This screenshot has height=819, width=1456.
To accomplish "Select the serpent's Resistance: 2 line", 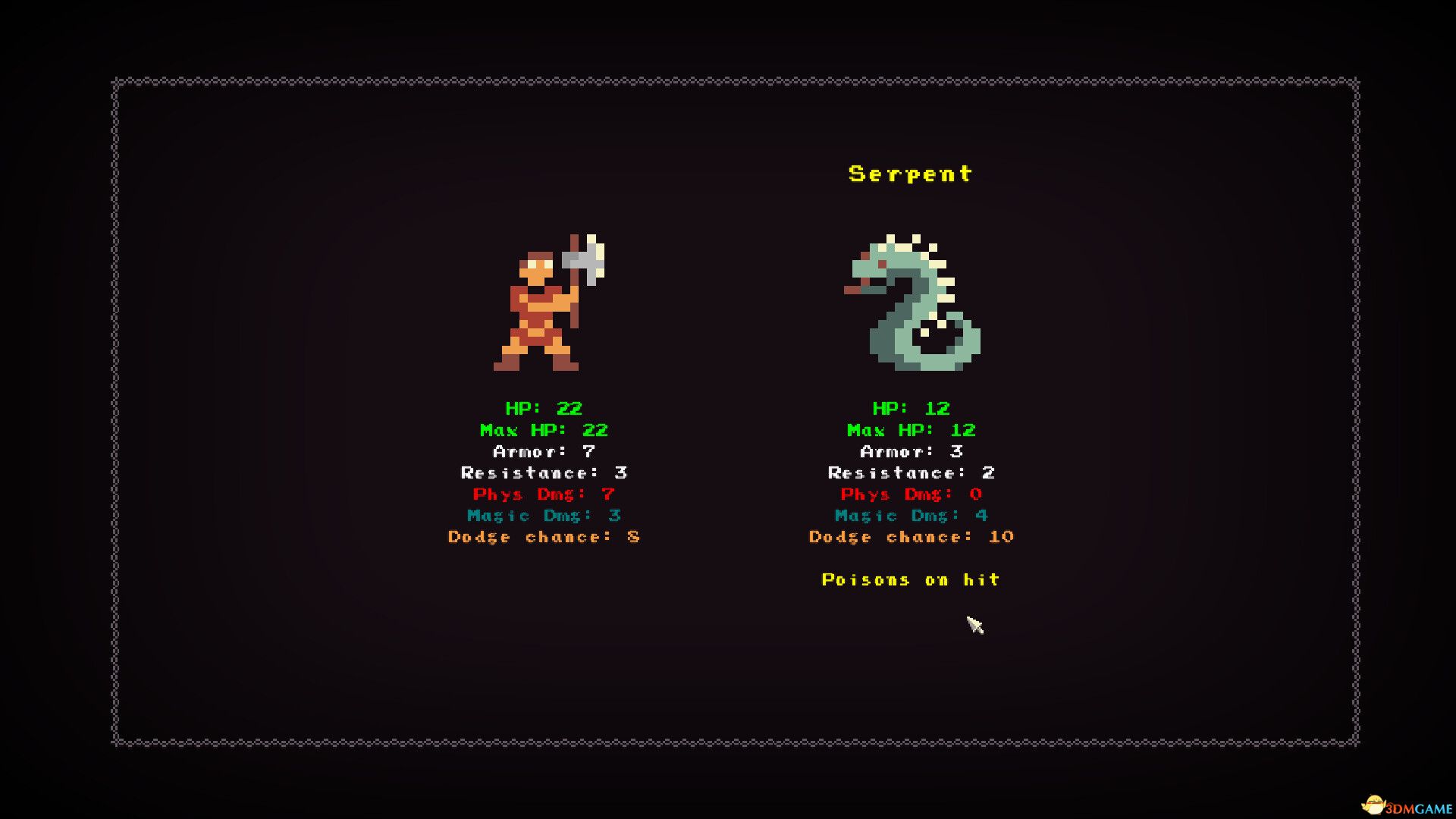I will coord(910,472).
